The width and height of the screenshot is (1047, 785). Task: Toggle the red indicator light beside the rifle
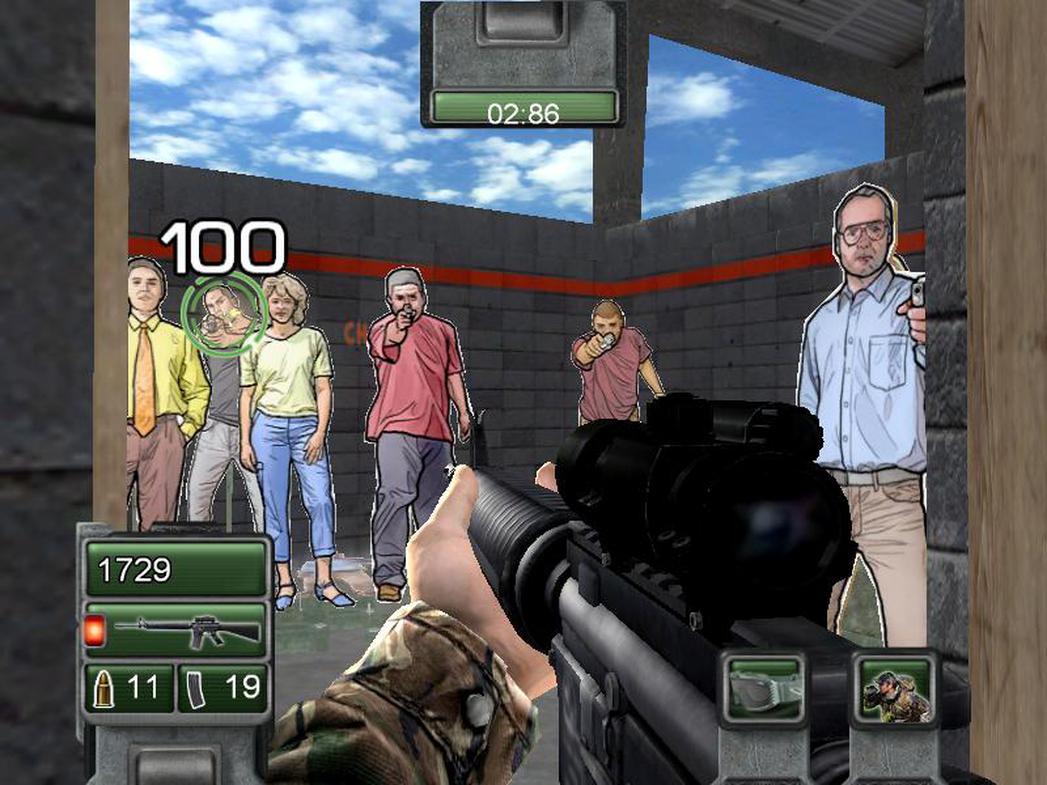click(96, 630)
